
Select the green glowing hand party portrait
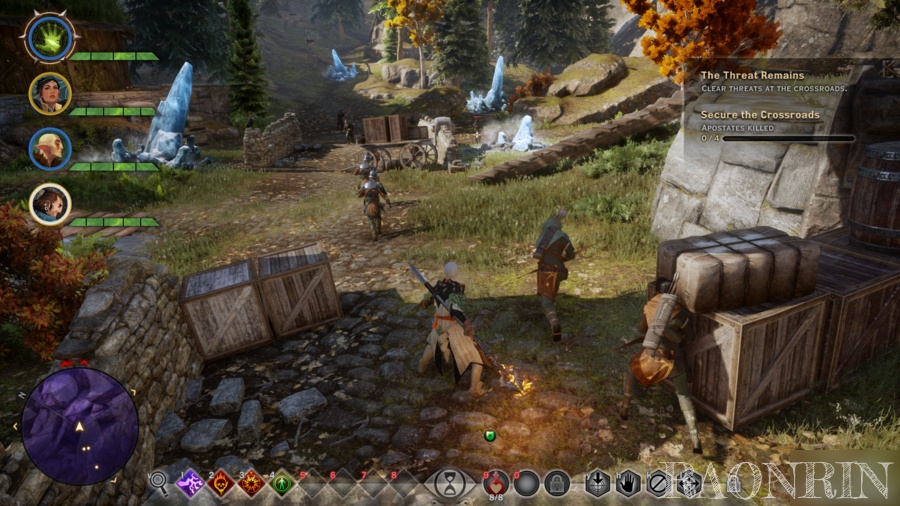coord(47,38)
